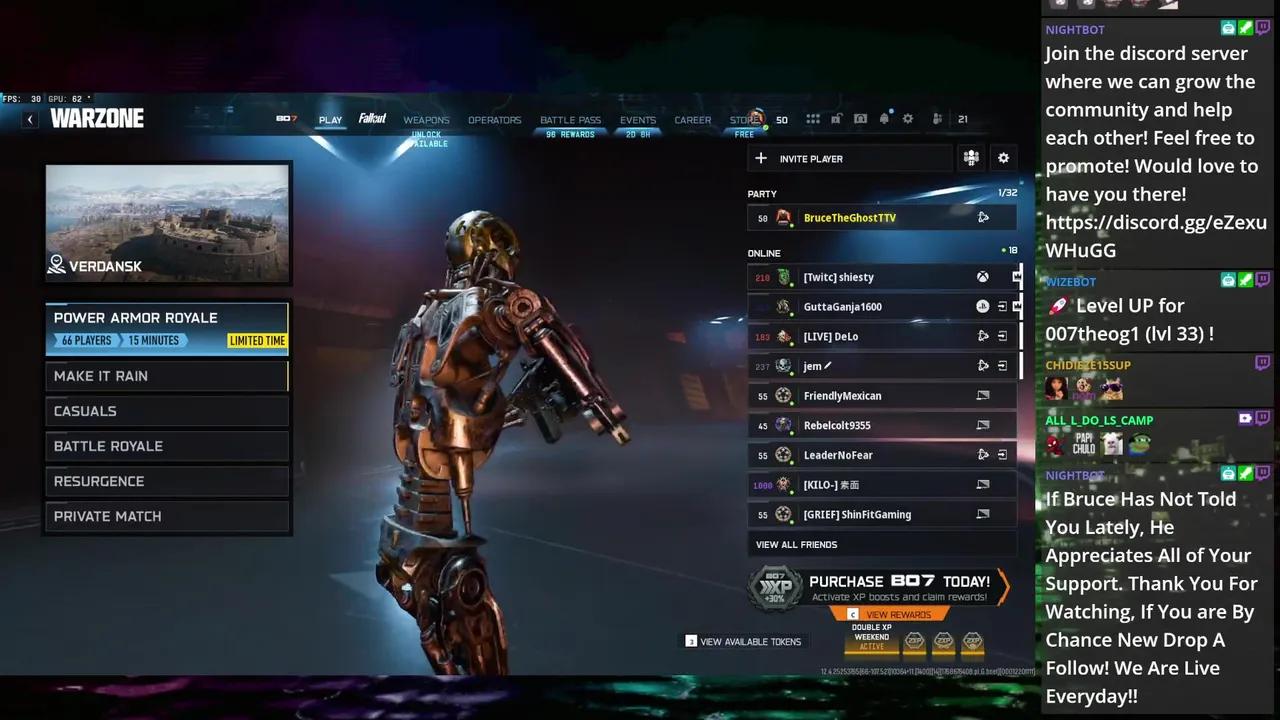Select the Casuals mode
The height and width of the screenshot is (720, 1280).
pyautogui.click(x=167, y=411)
